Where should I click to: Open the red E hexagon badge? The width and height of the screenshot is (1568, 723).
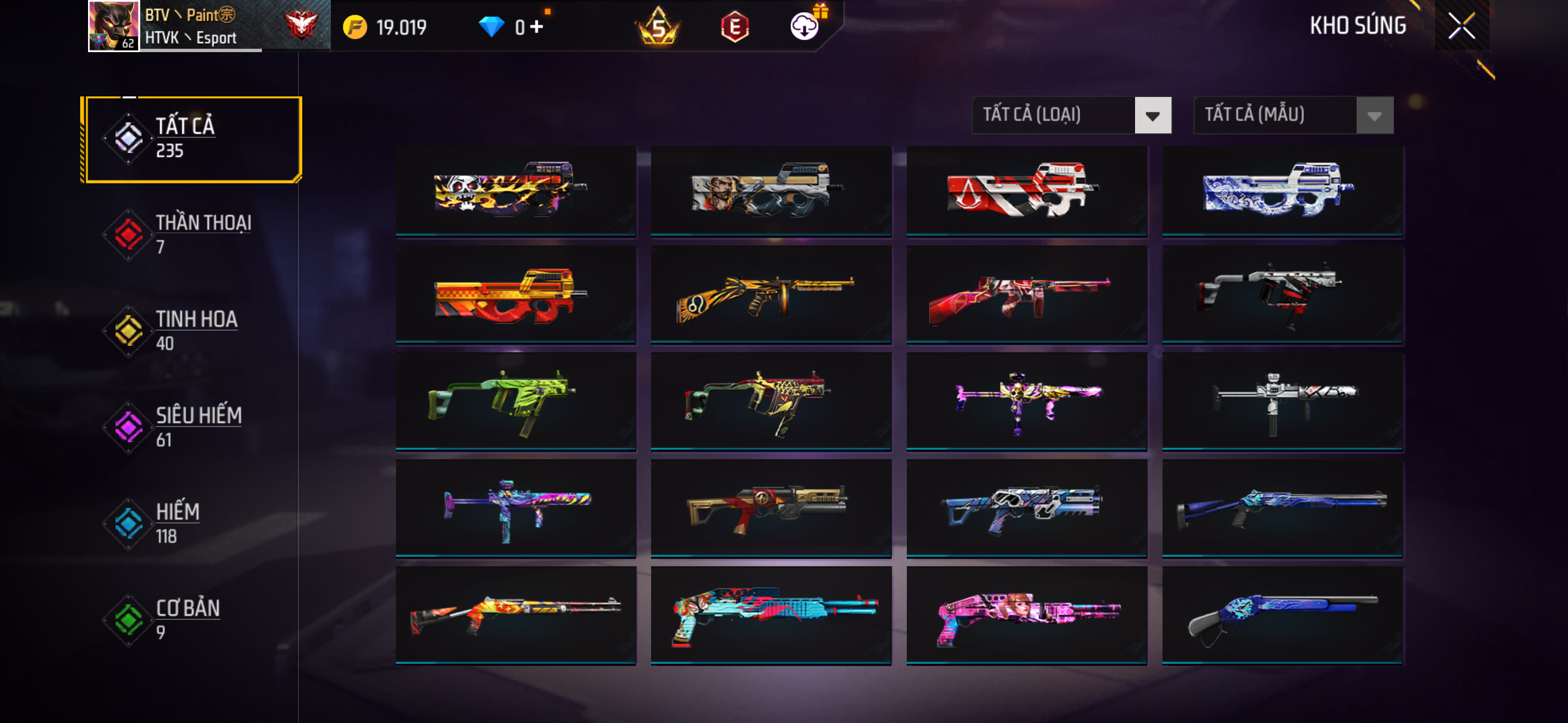coord(735,27)
